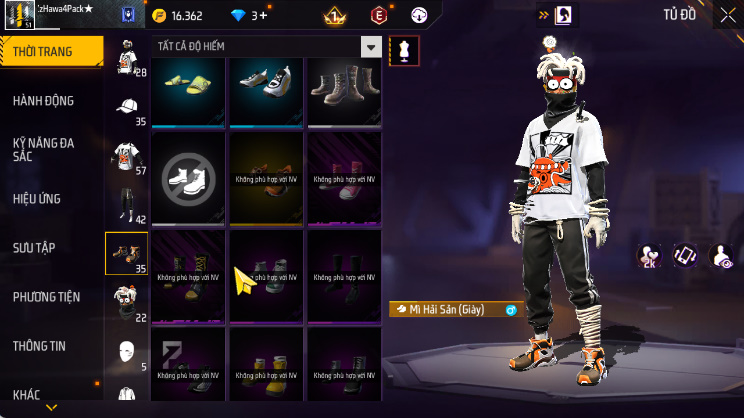
Task: Click the mannequin preview icon
Action: tap(405, 50)
